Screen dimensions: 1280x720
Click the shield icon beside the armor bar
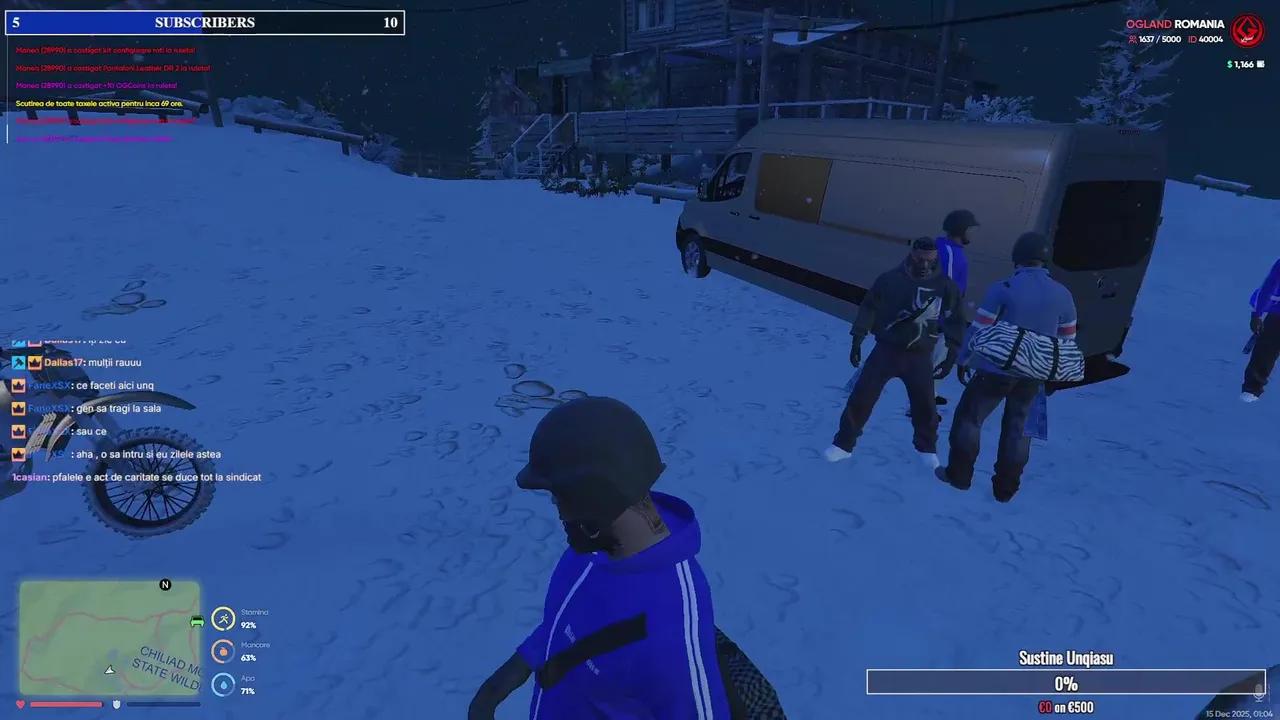116,704
